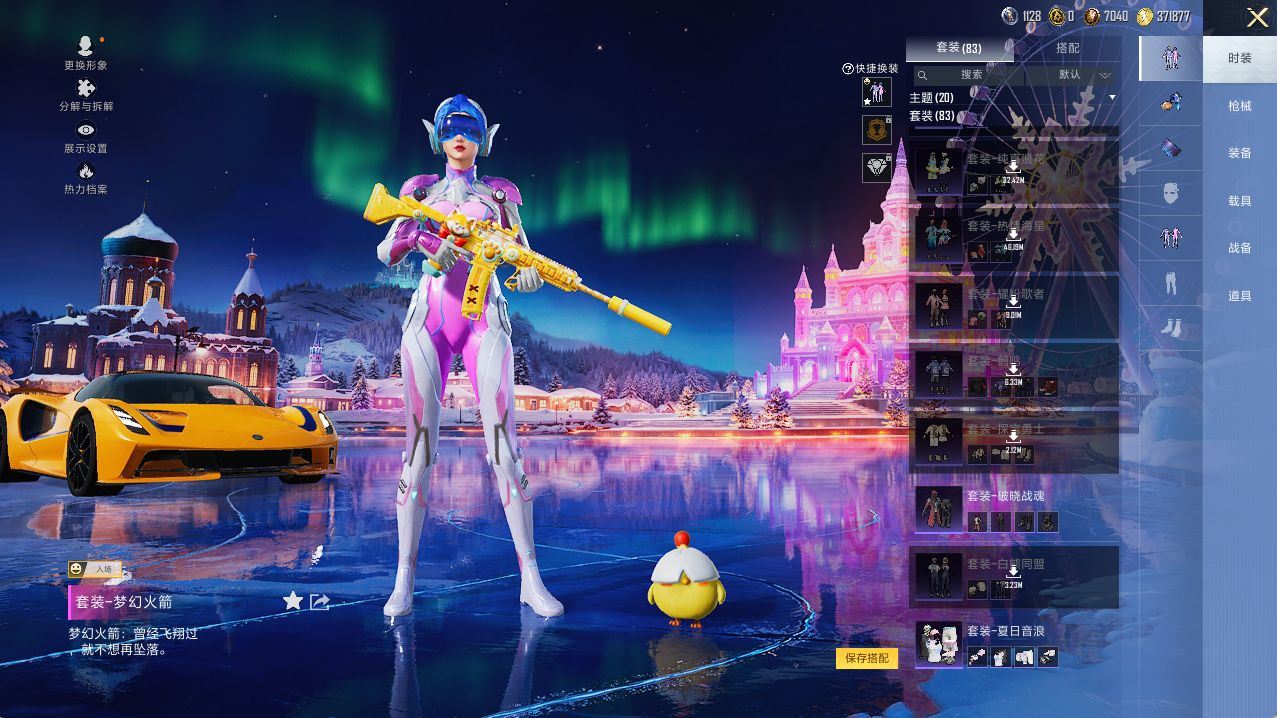The width and height of the screenshot is (1277, 718).
Task: Save outfit with the yellow 保存搭配 button
Action: (x=866, y=658)
